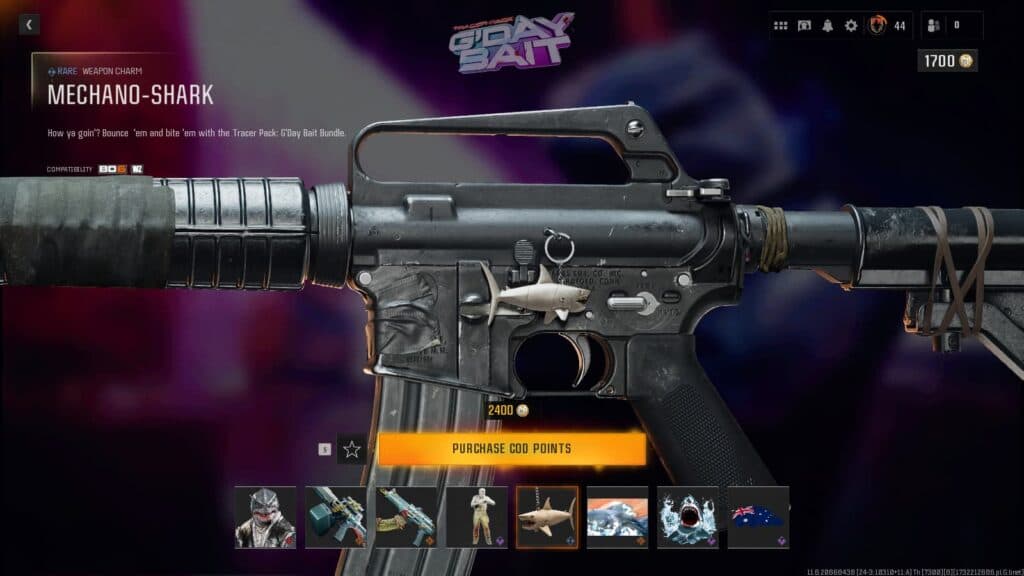This screenshot has height=576, width=1024.
Task: Choose the Australian flag item thumbnail
Action: (758, 517)
